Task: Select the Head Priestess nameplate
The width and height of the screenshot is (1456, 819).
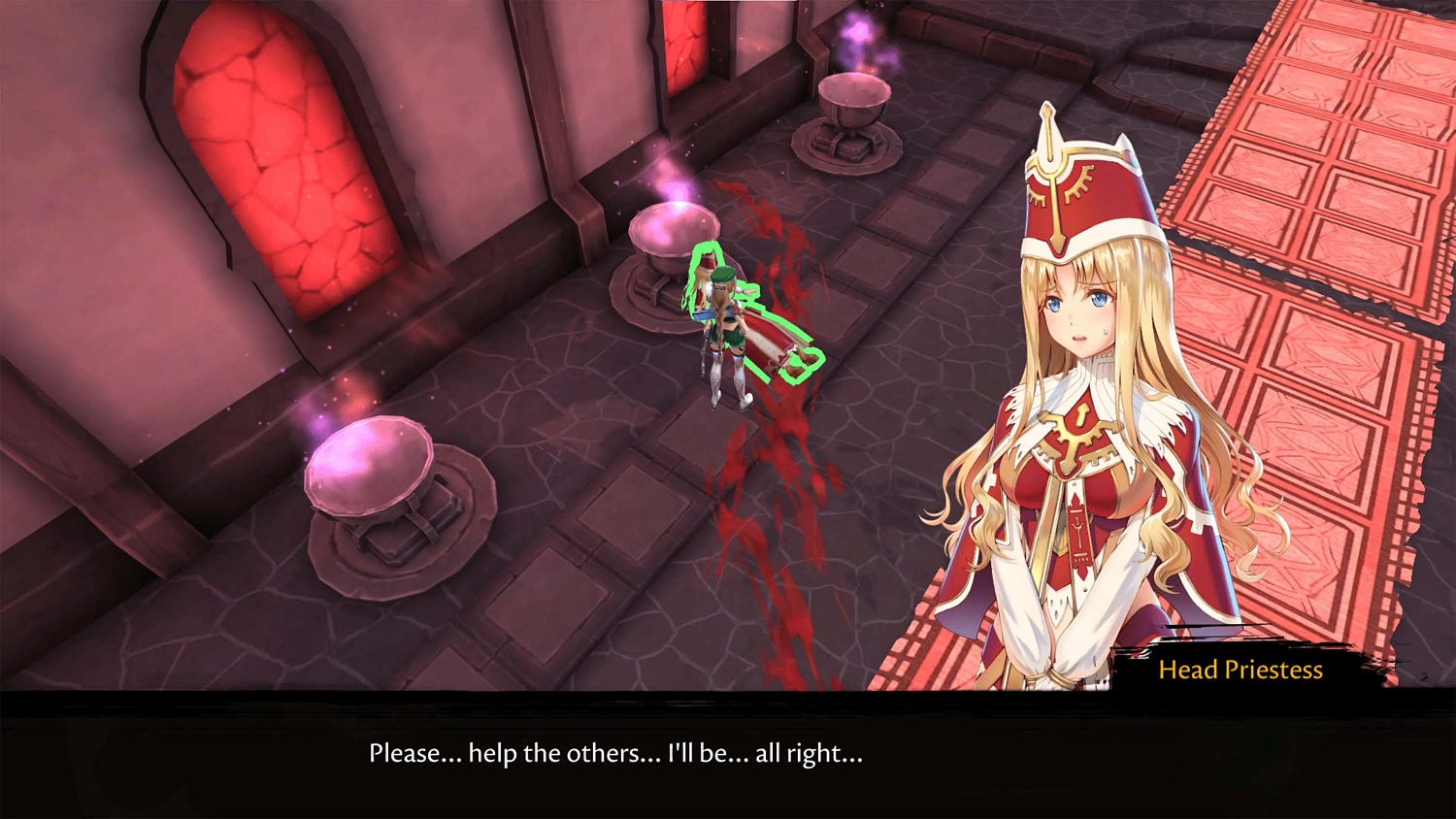Action: (x=1242, y=670)
